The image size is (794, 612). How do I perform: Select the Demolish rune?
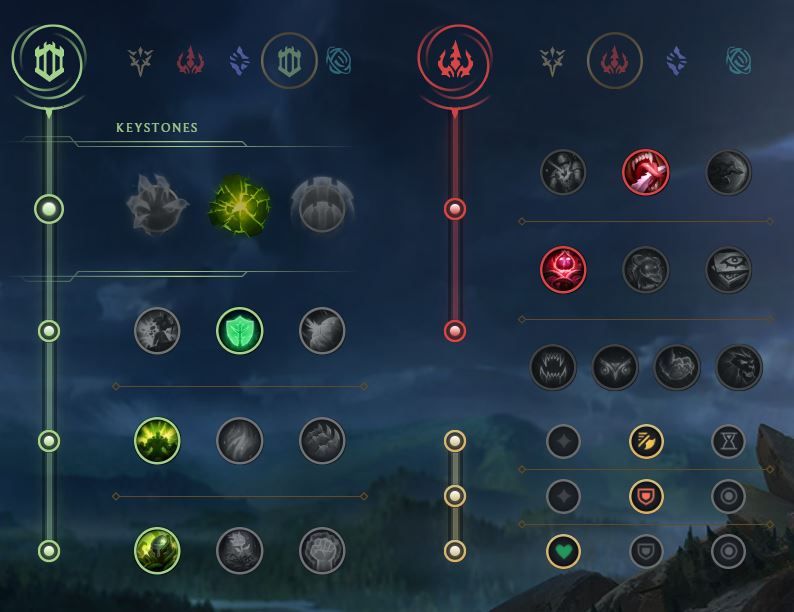(158, 331)
